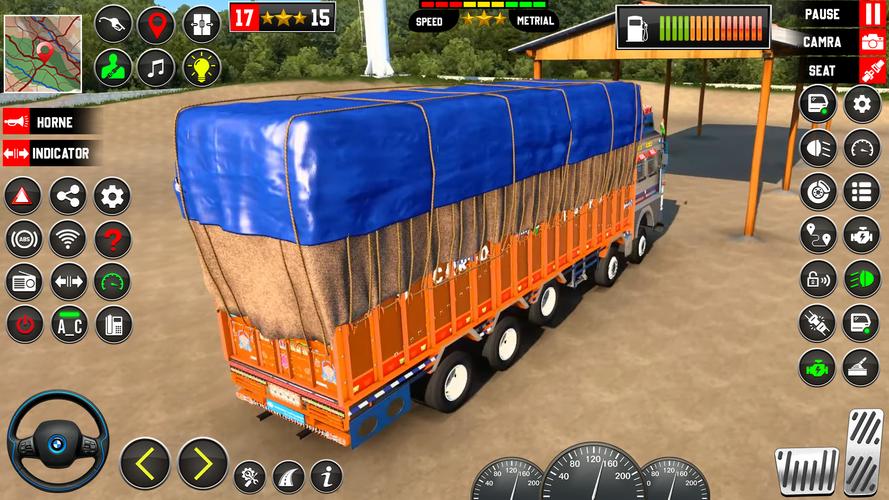Click the red power button icon
Screen dimensions: 889x500
coord(23,324)
